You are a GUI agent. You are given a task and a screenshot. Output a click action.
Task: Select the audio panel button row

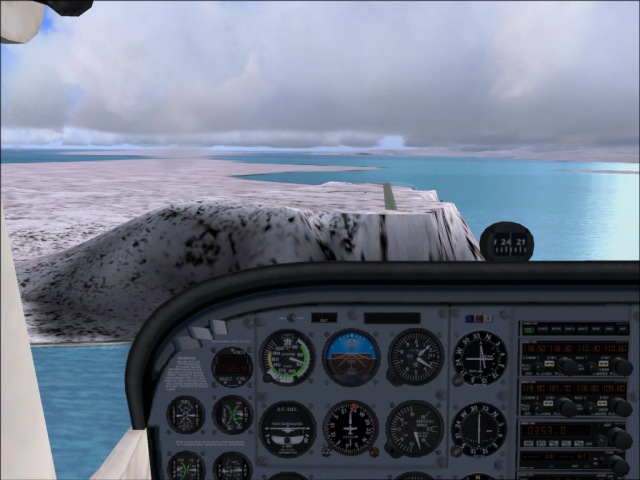pyautogui.click(x=573, y=329)
